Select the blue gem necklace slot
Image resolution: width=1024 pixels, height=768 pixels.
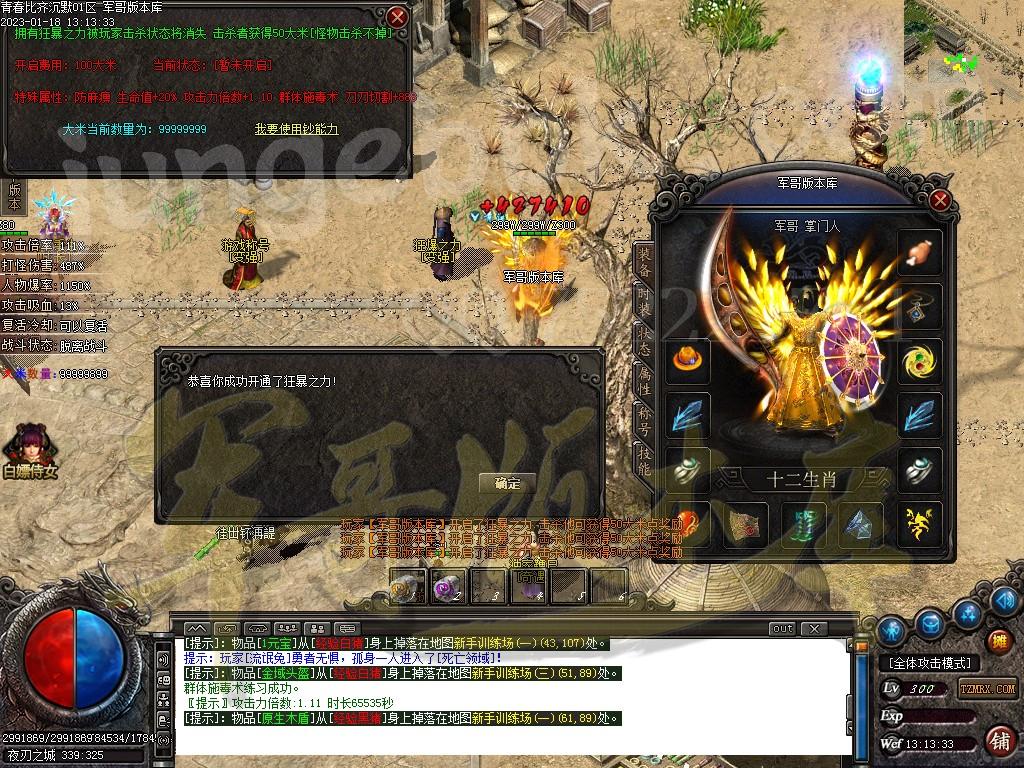919,308
